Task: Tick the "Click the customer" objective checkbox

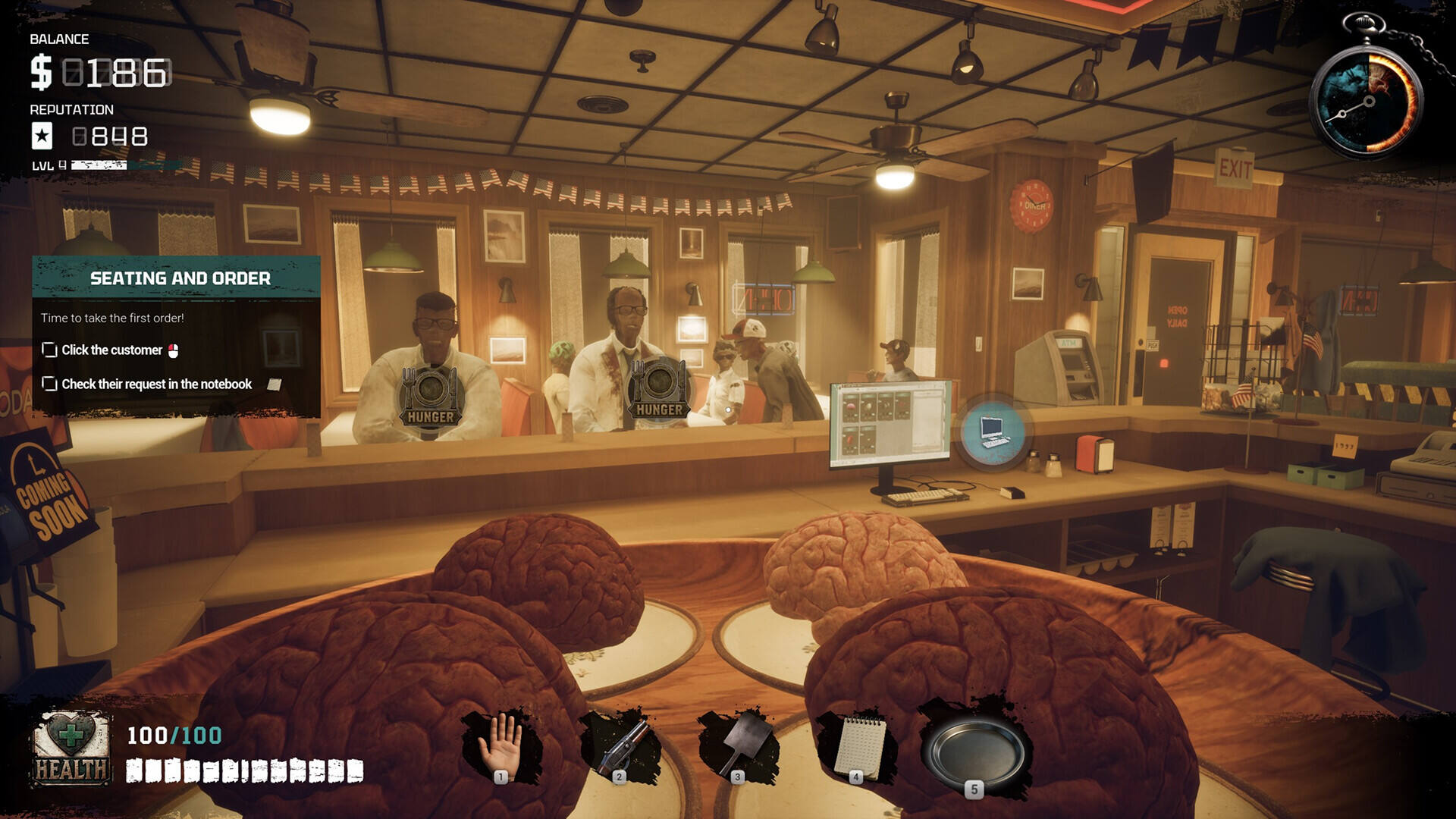Action: [50, 350]
